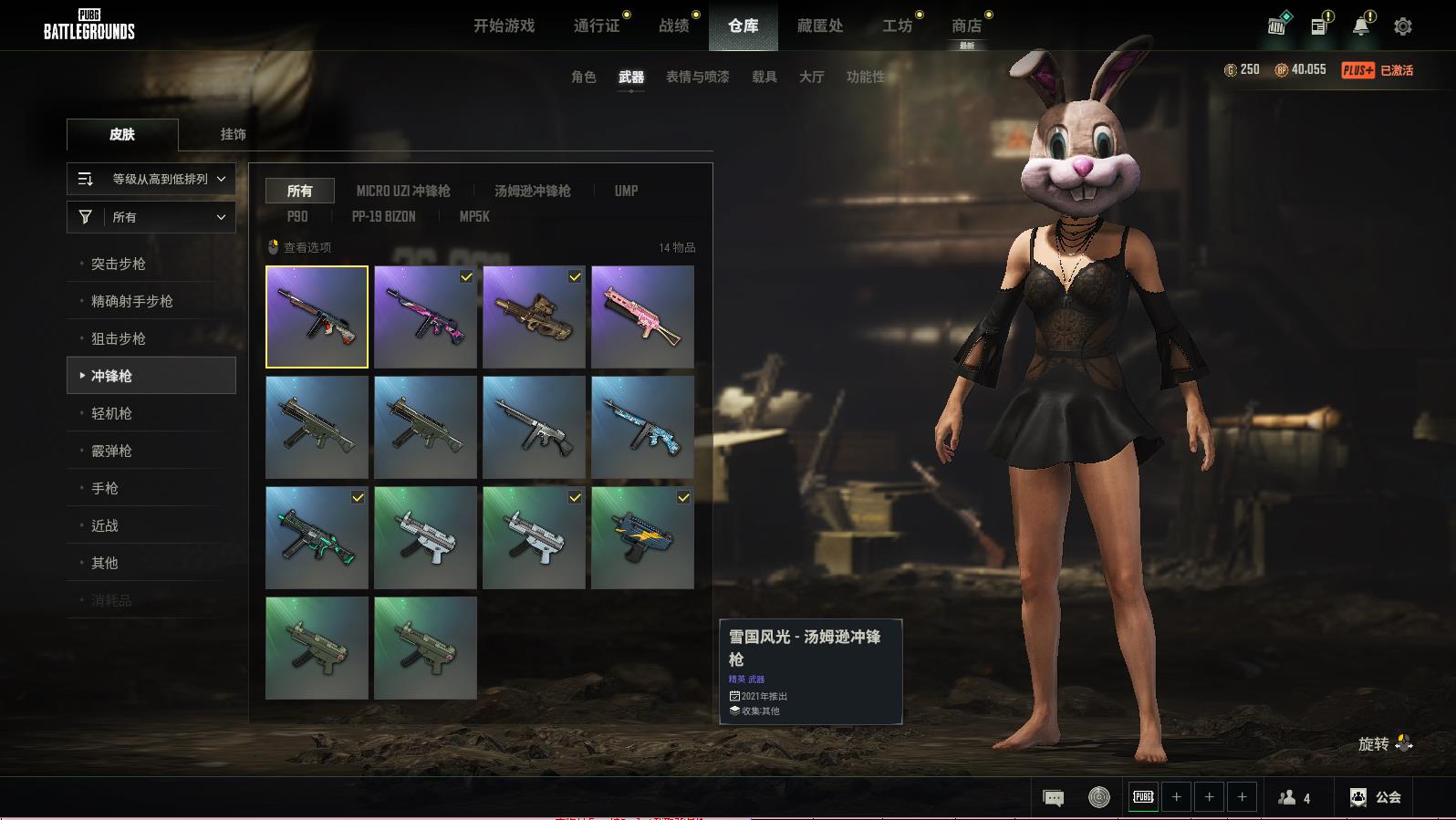This screenshot has height=820, width=1456.
Task: Switch to the 角色 character sub-tab
Action: (583, 77)
